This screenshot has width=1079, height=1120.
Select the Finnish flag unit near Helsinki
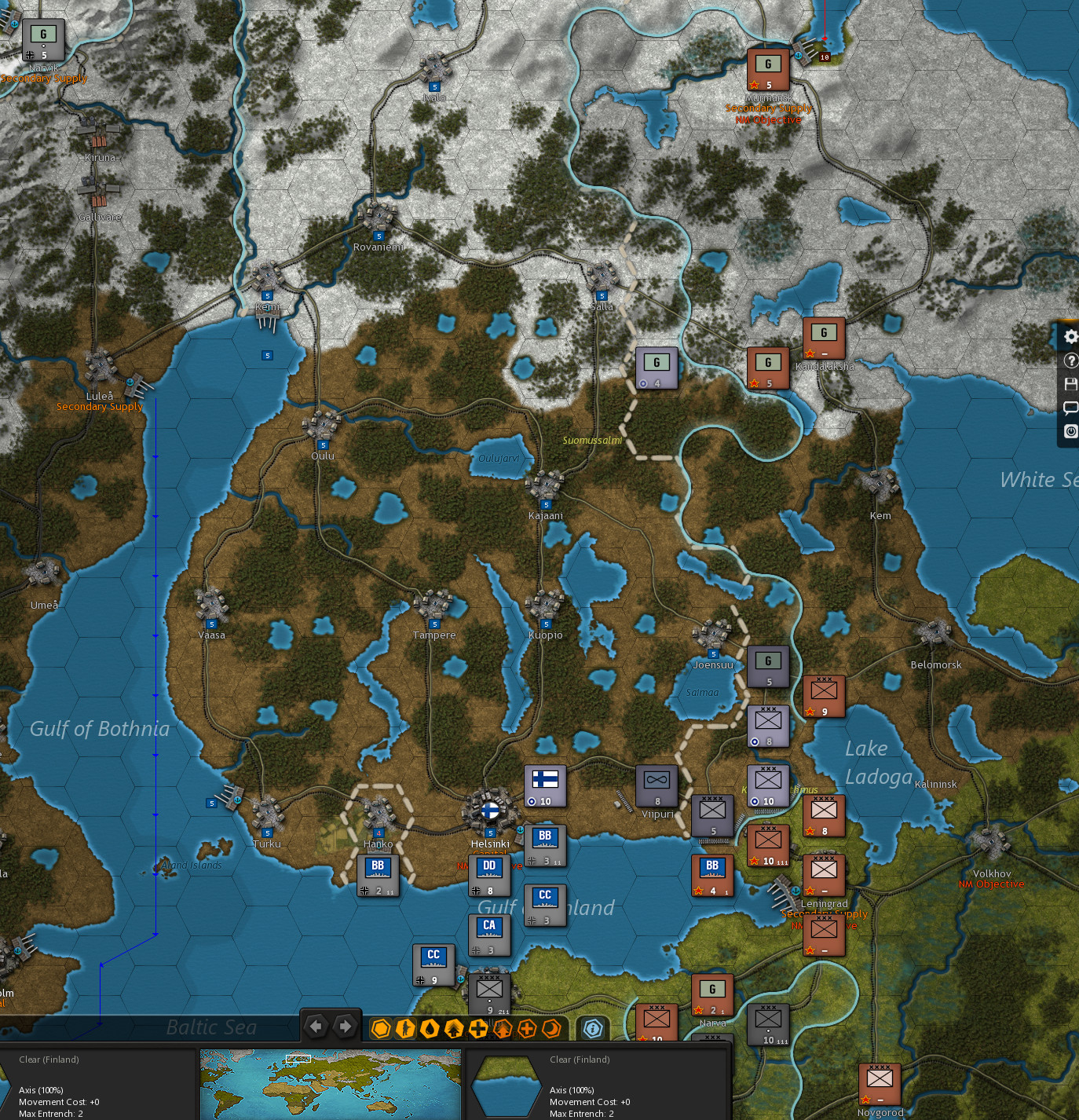(x=544, y=786)
